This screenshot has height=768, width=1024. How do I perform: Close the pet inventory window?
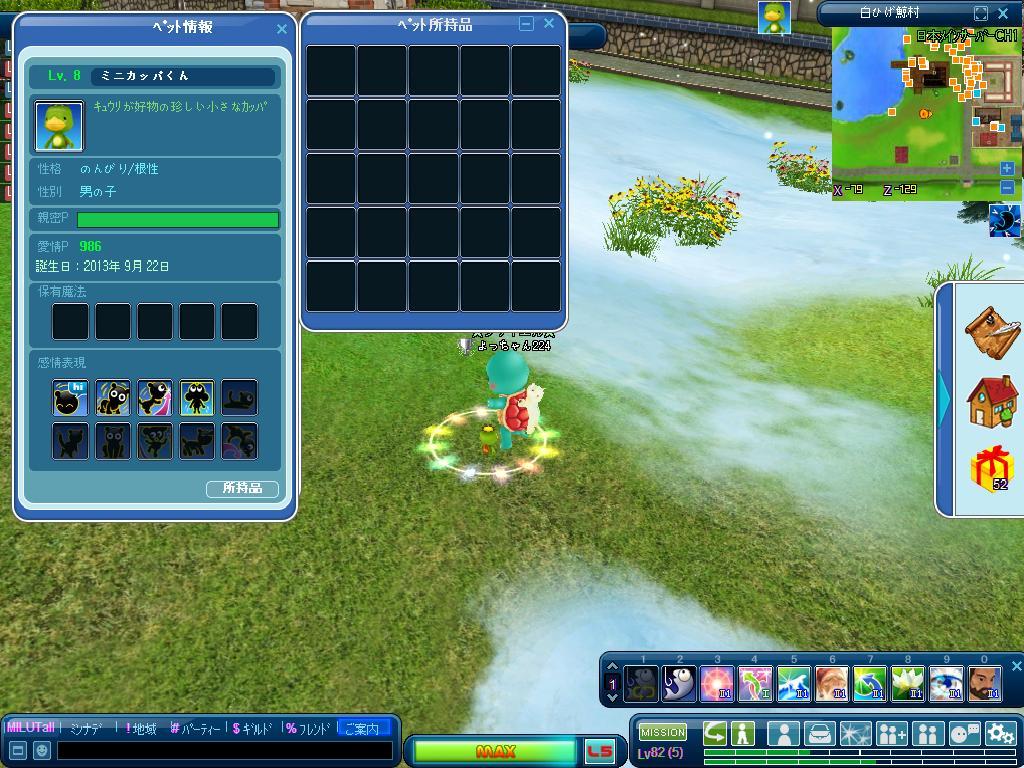pyautogui.click(x=548, y=24)
